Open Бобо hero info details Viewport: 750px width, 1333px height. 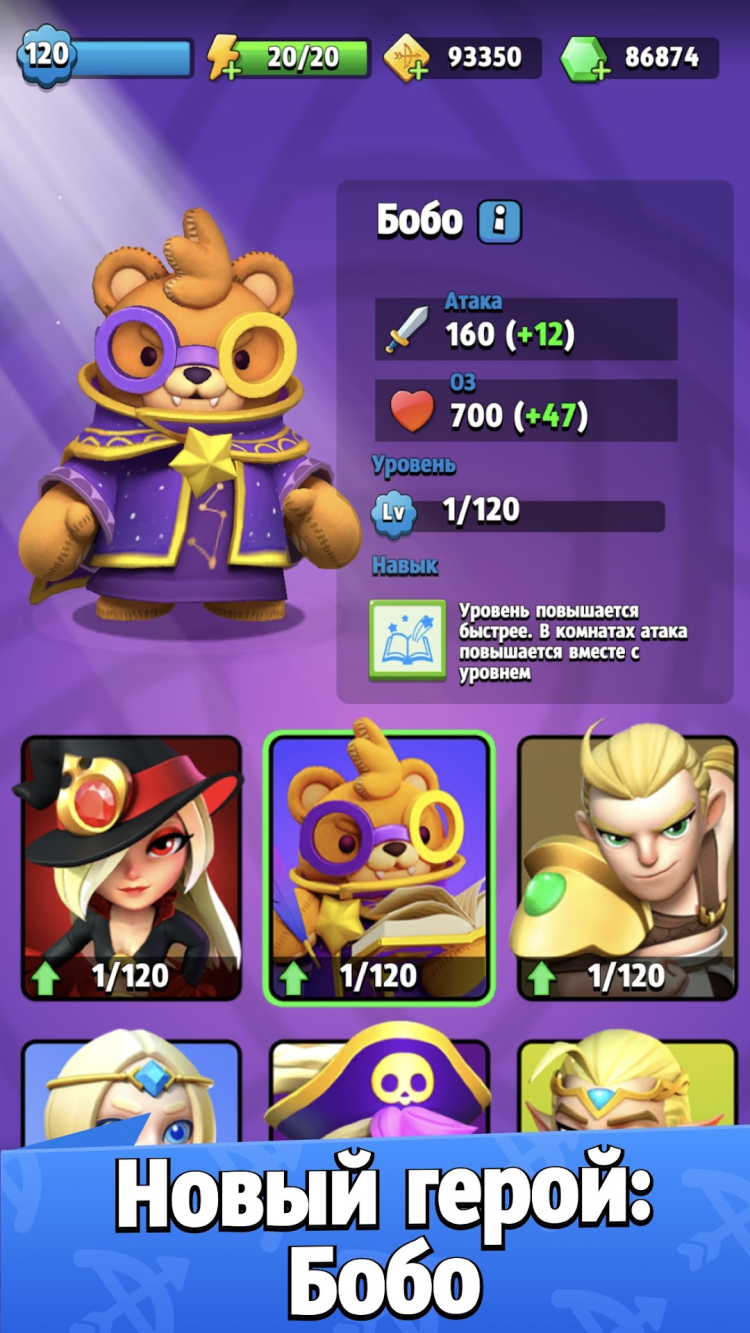pyautogui.click(x=498, y=222)
